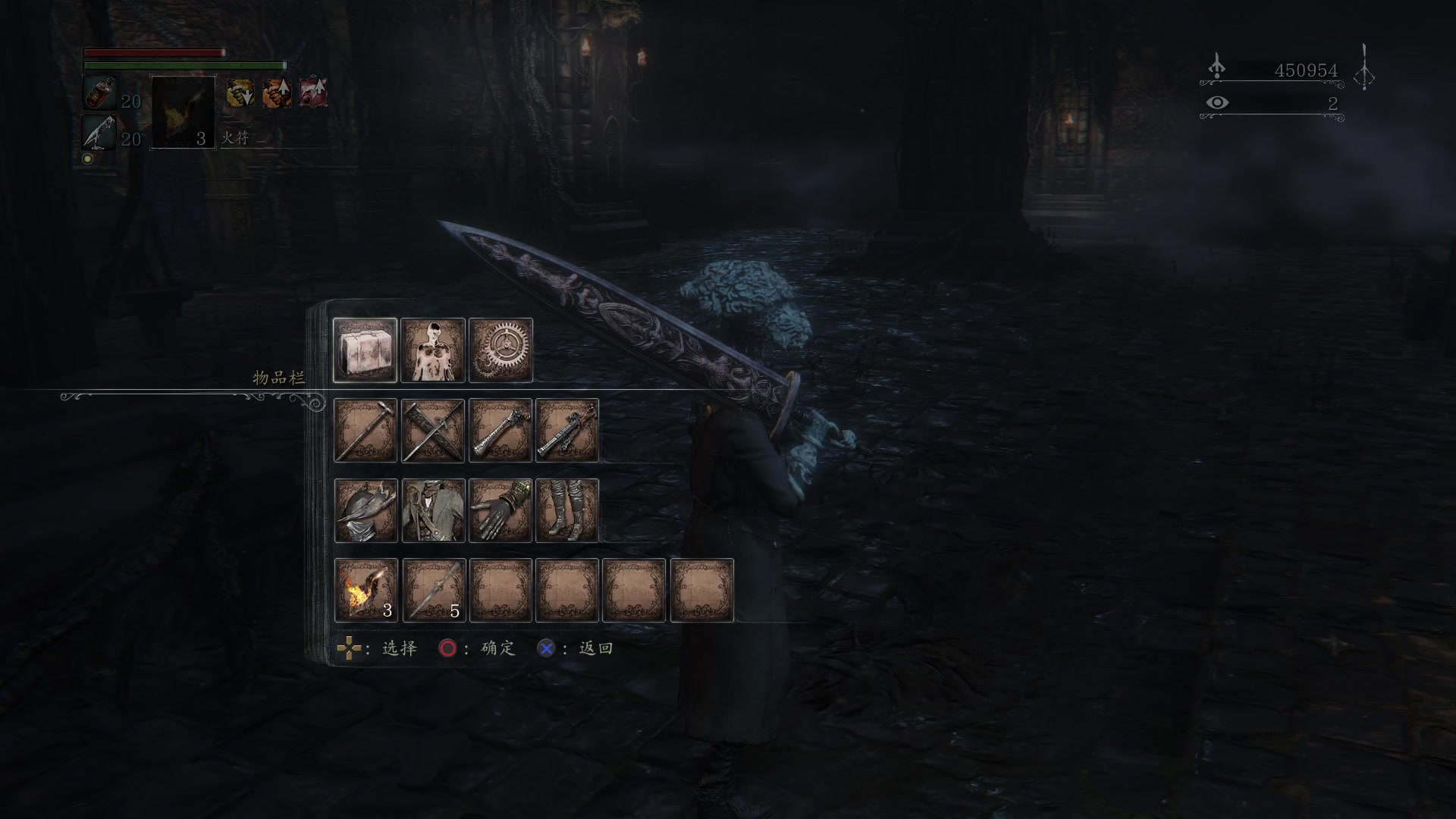The image size is (1456, 819).
Task: Pick the cannon firearm slot
Action: [x=567, y=430]
